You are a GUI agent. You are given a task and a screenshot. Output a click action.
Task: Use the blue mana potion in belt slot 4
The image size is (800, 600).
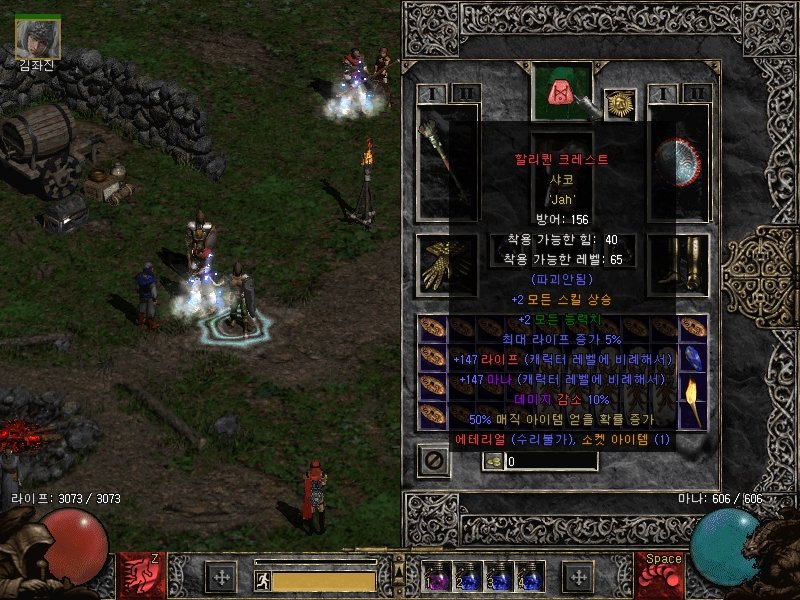[528, 576]
